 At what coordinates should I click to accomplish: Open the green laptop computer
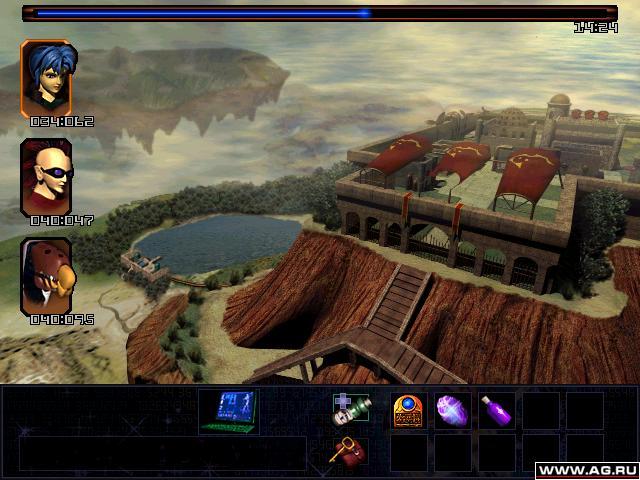[x=228, y=411]
